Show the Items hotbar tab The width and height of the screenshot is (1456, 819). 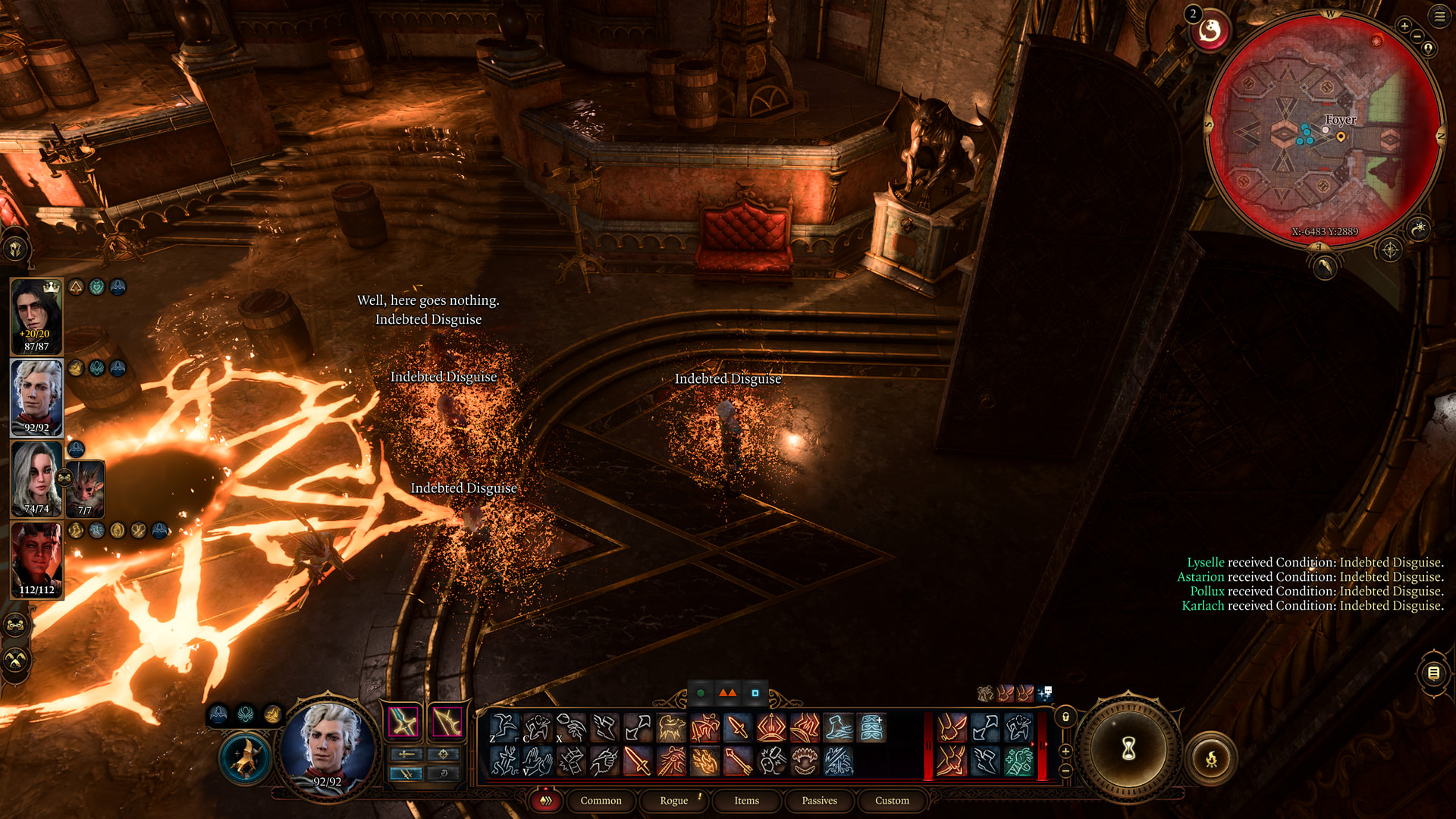(x=746, y=800)
